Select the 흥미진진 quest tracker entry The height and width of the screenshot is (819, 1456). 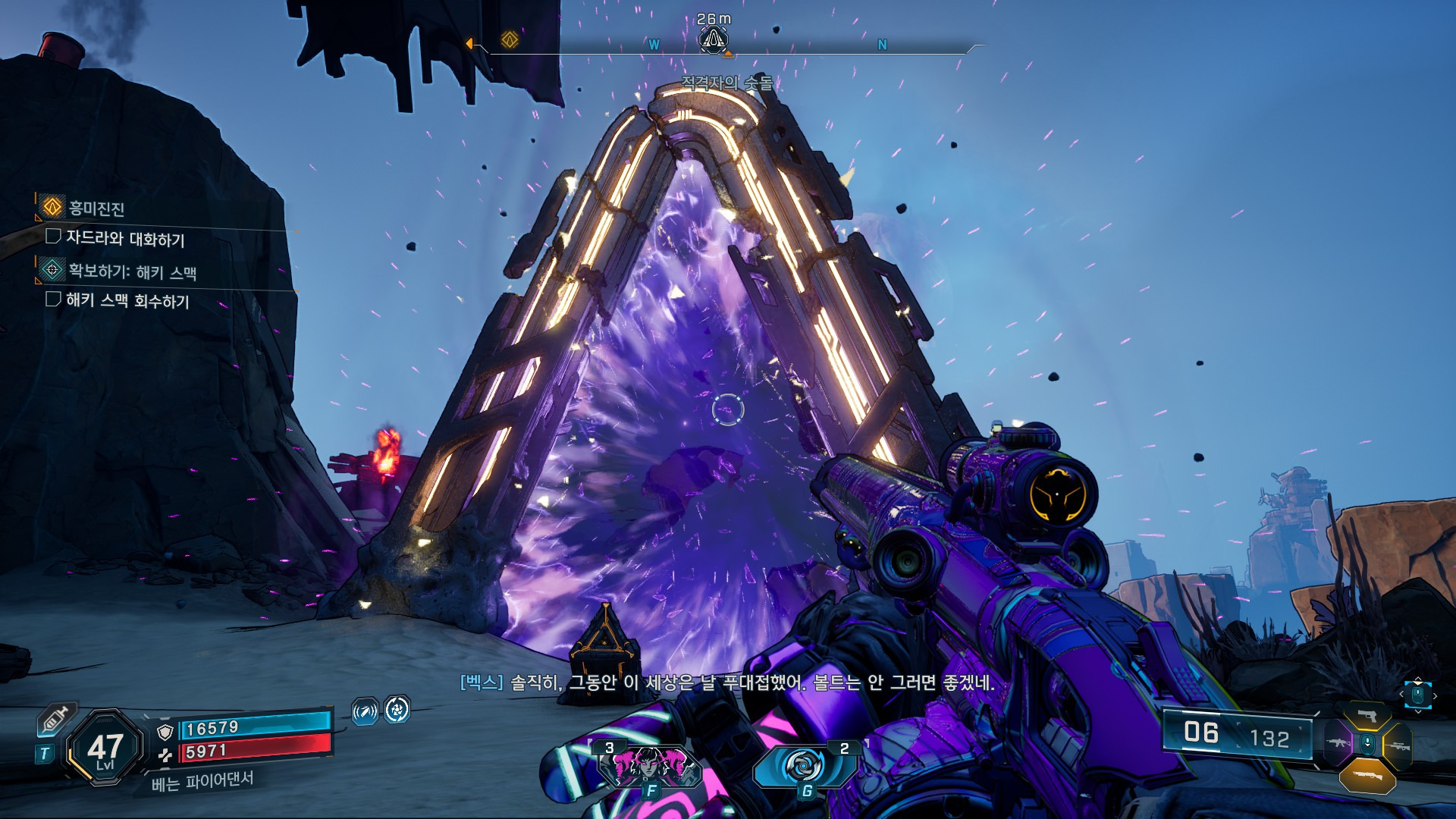(x=96, y=208)
